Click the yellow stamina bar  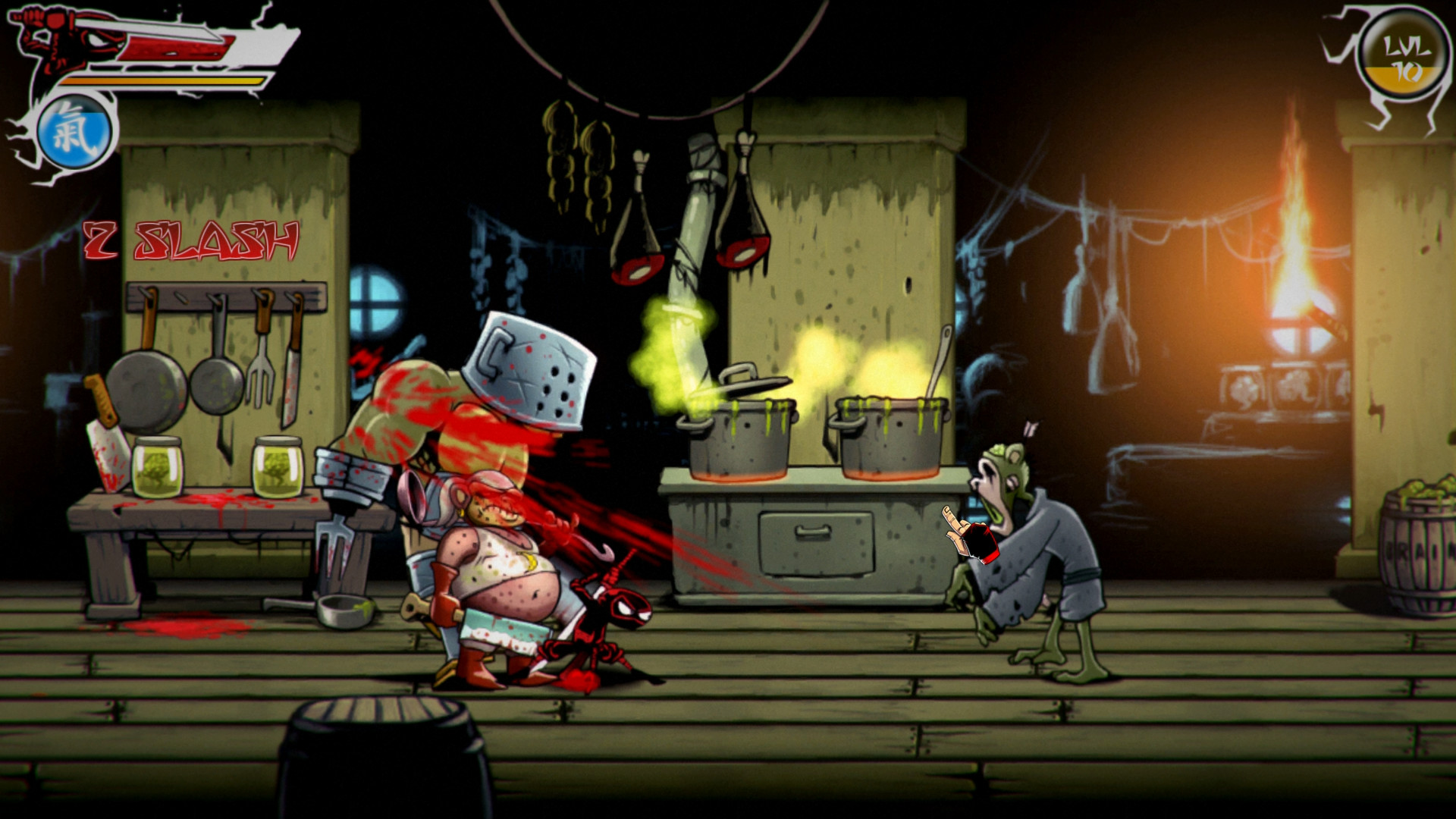(163, 80)
